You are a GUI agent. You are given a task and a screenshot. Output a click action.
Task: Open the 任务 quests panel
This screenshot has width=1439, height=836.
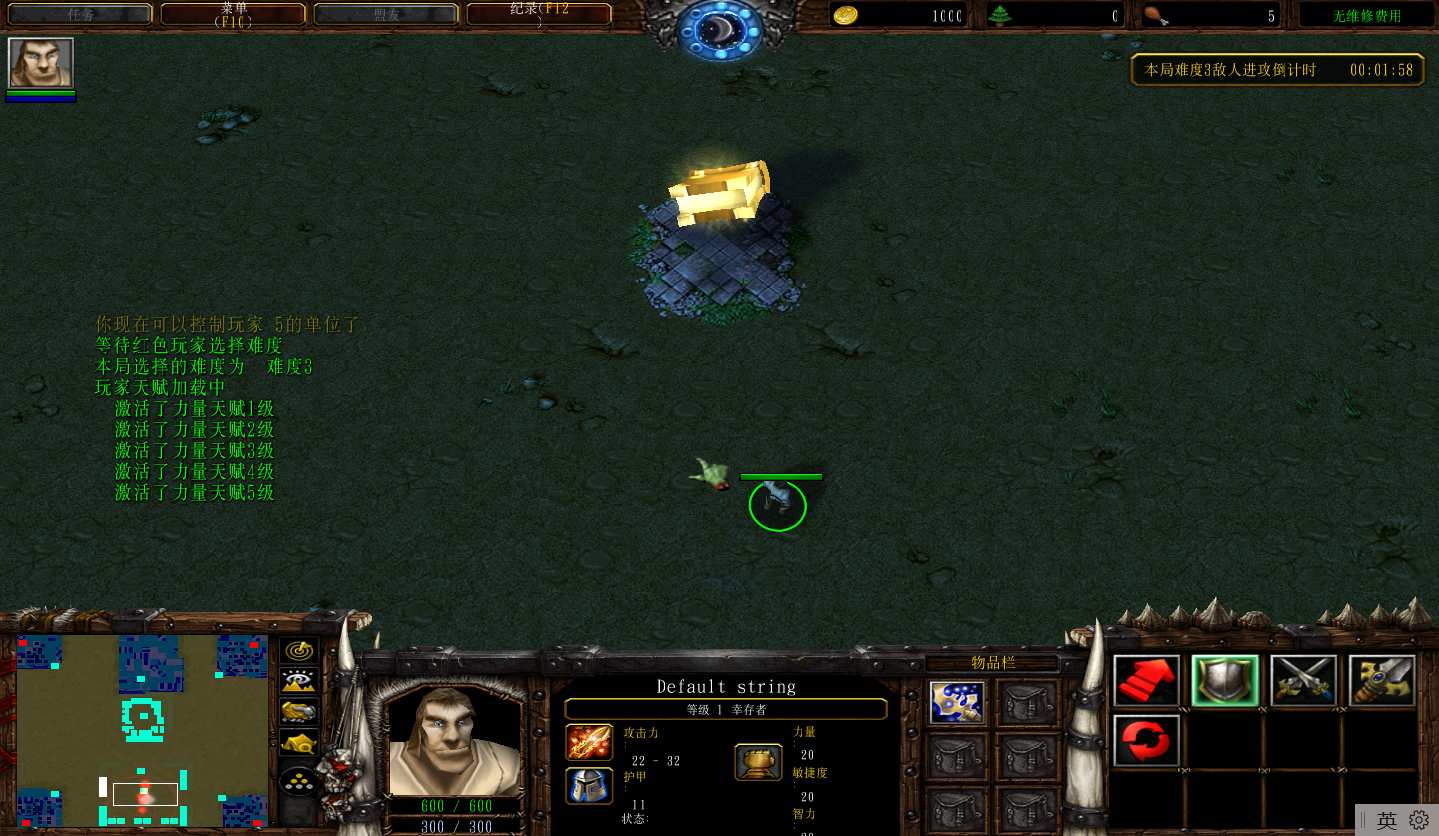click(79, 14)
